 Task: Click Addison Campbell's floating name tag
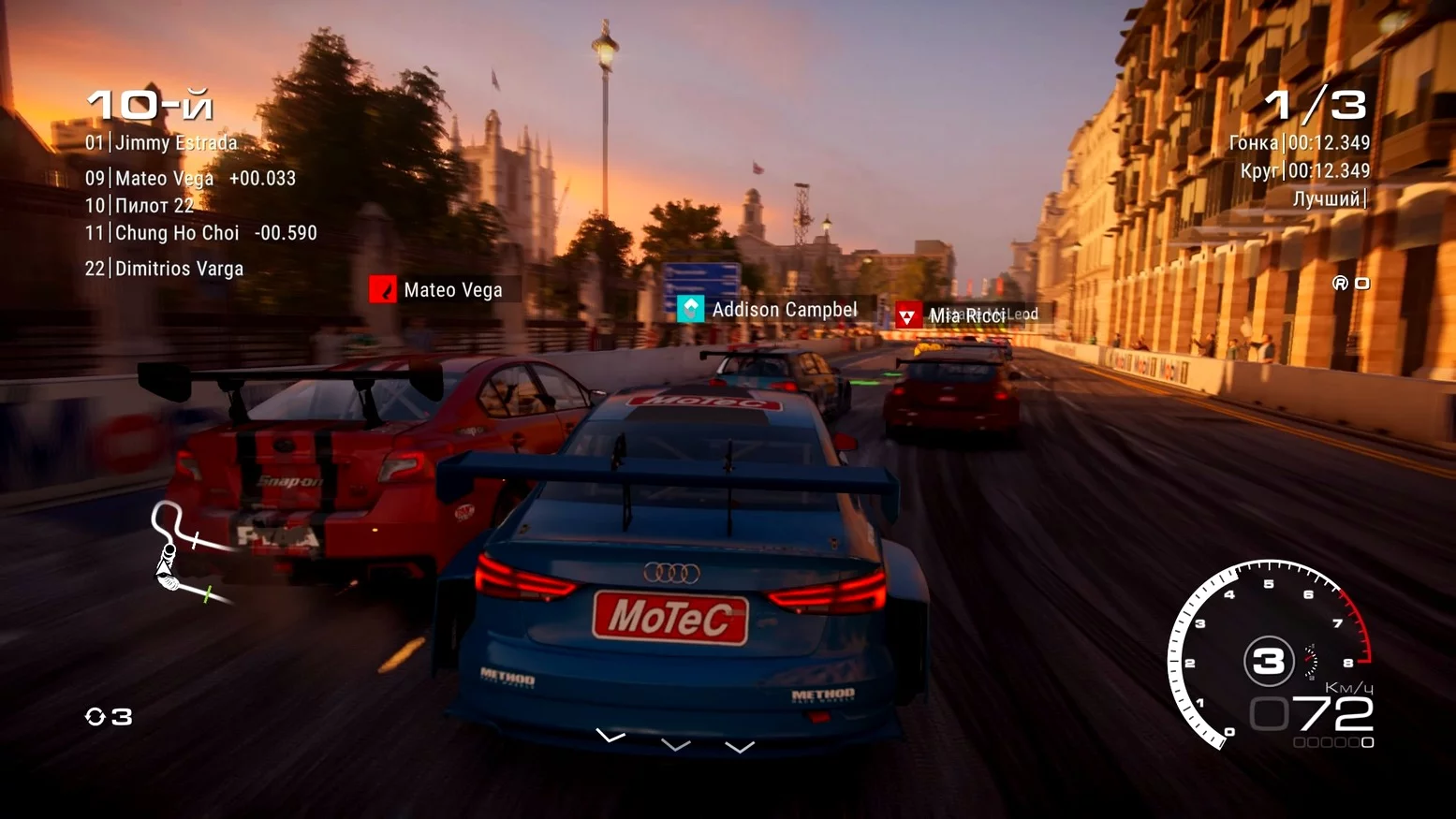pyautogui.click(x=768, y=310)
